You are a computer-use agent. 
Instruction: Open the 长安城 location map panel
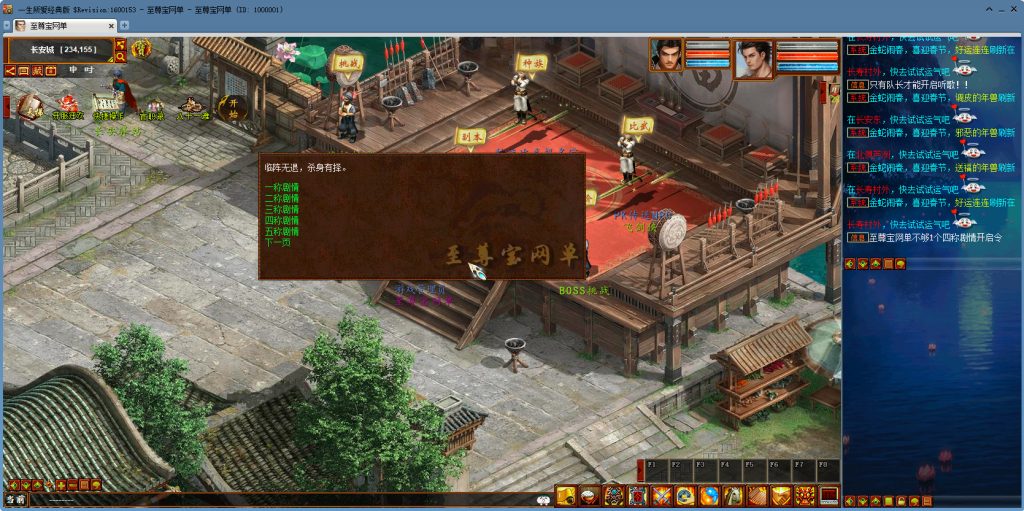62,49
